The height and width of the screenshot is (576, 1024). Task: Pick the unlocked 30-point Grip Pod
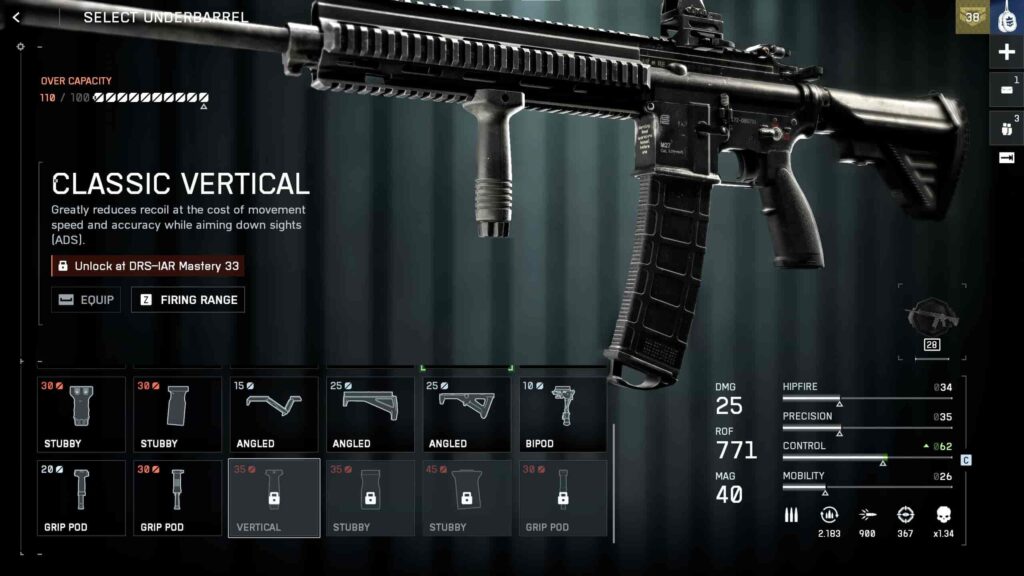click(x=177, y=497)
